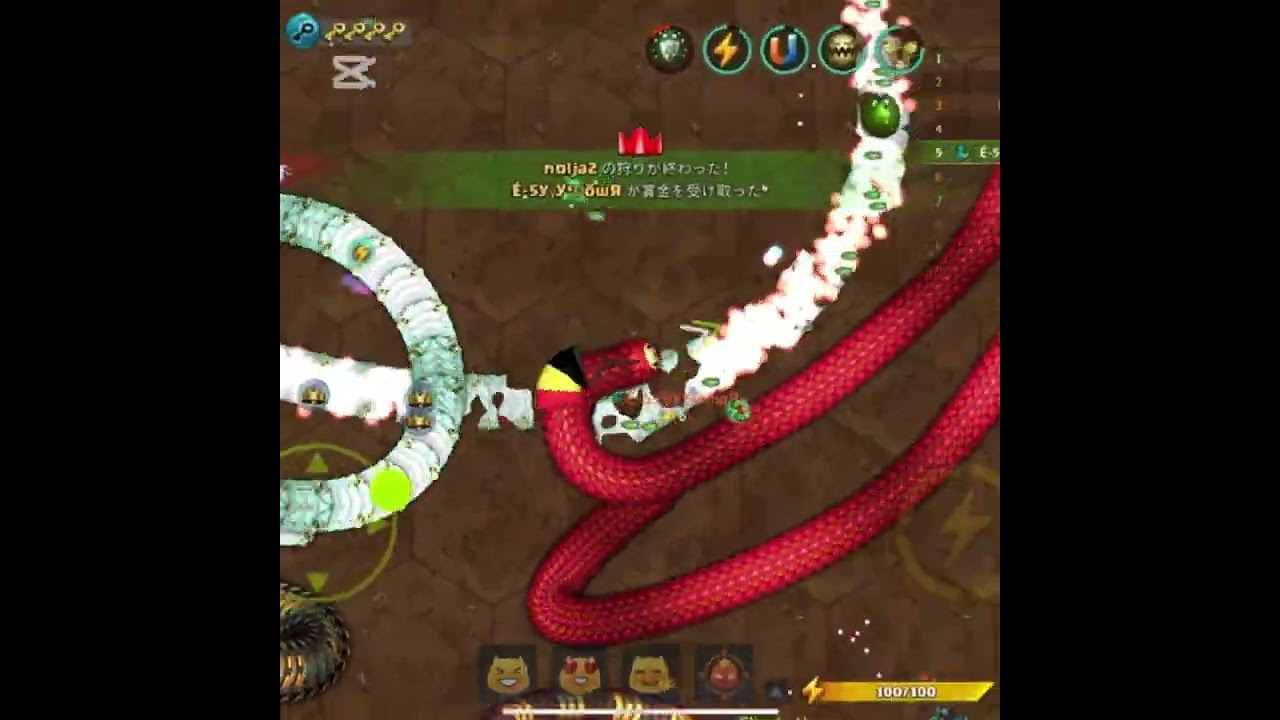Expand the emoji list with the A button

[x=774, y=690]
